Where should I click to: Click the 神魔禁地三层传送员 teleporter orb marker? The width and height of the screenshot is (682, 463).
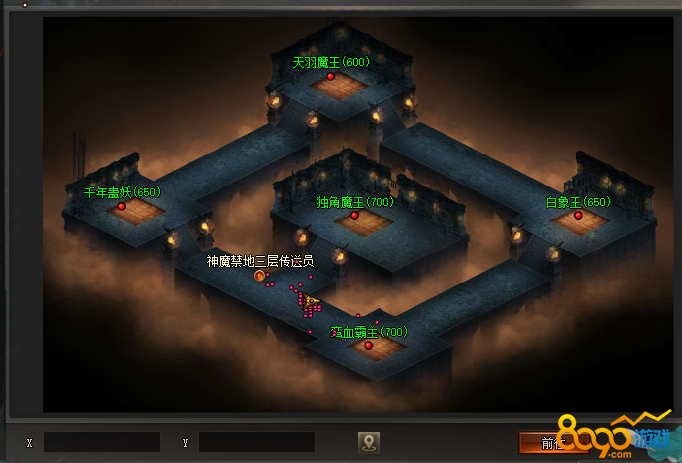[260, 275]
